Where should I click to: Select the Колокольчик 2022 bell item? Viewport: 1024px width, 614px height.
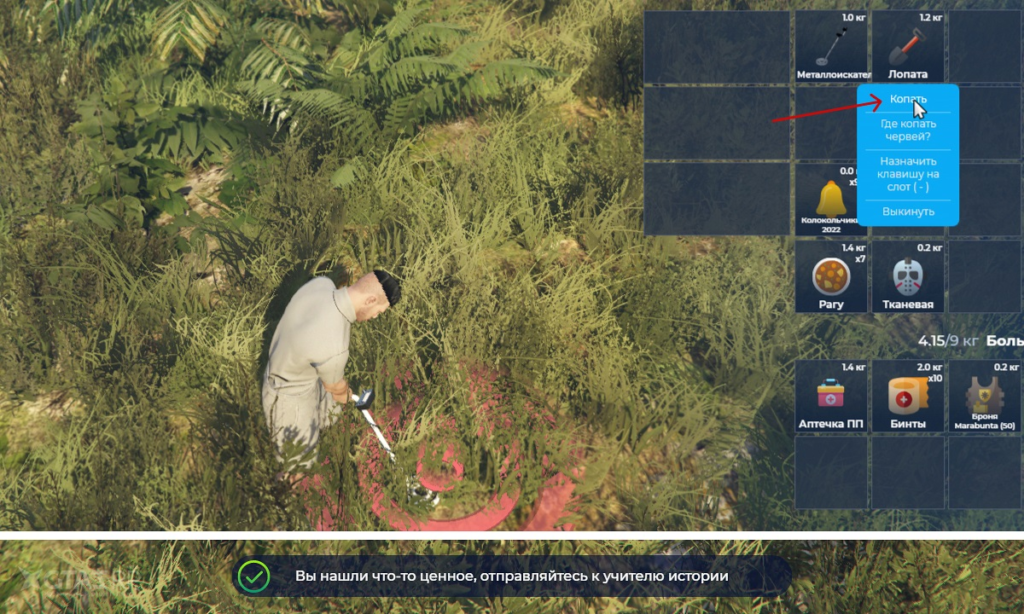(831, 199)
